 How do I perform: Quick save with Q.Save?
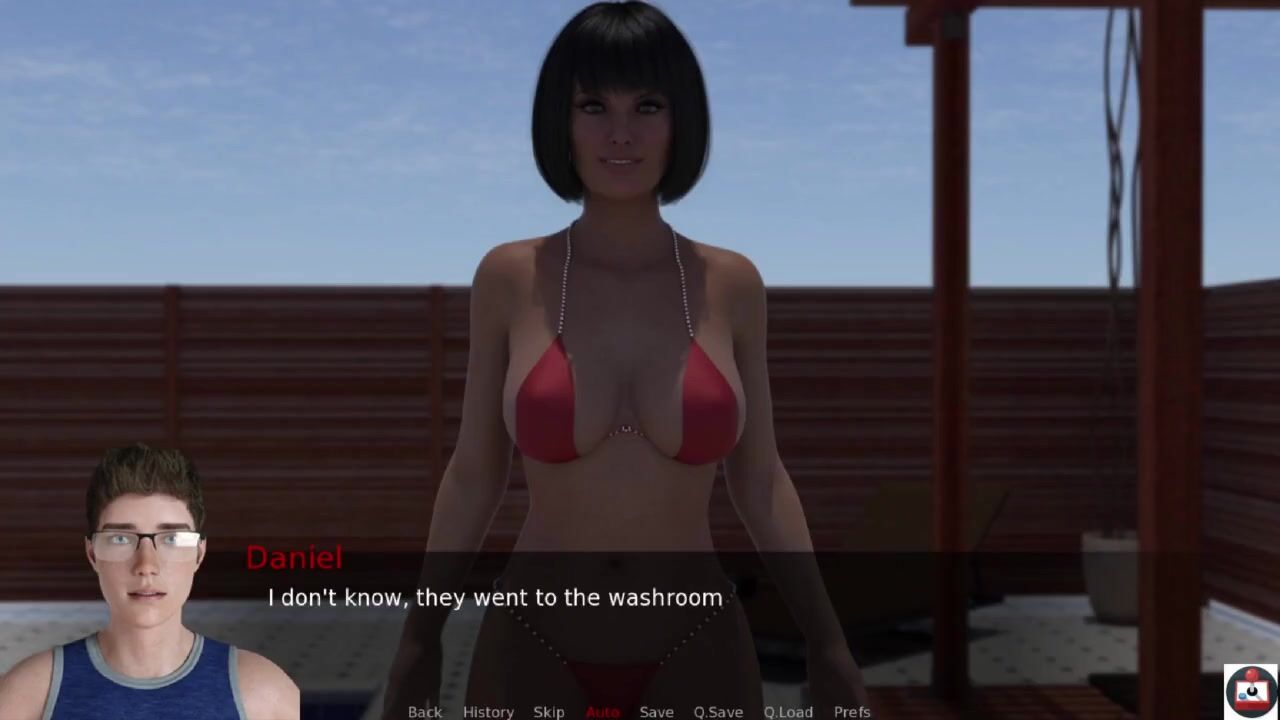click(x=718, y=711)
